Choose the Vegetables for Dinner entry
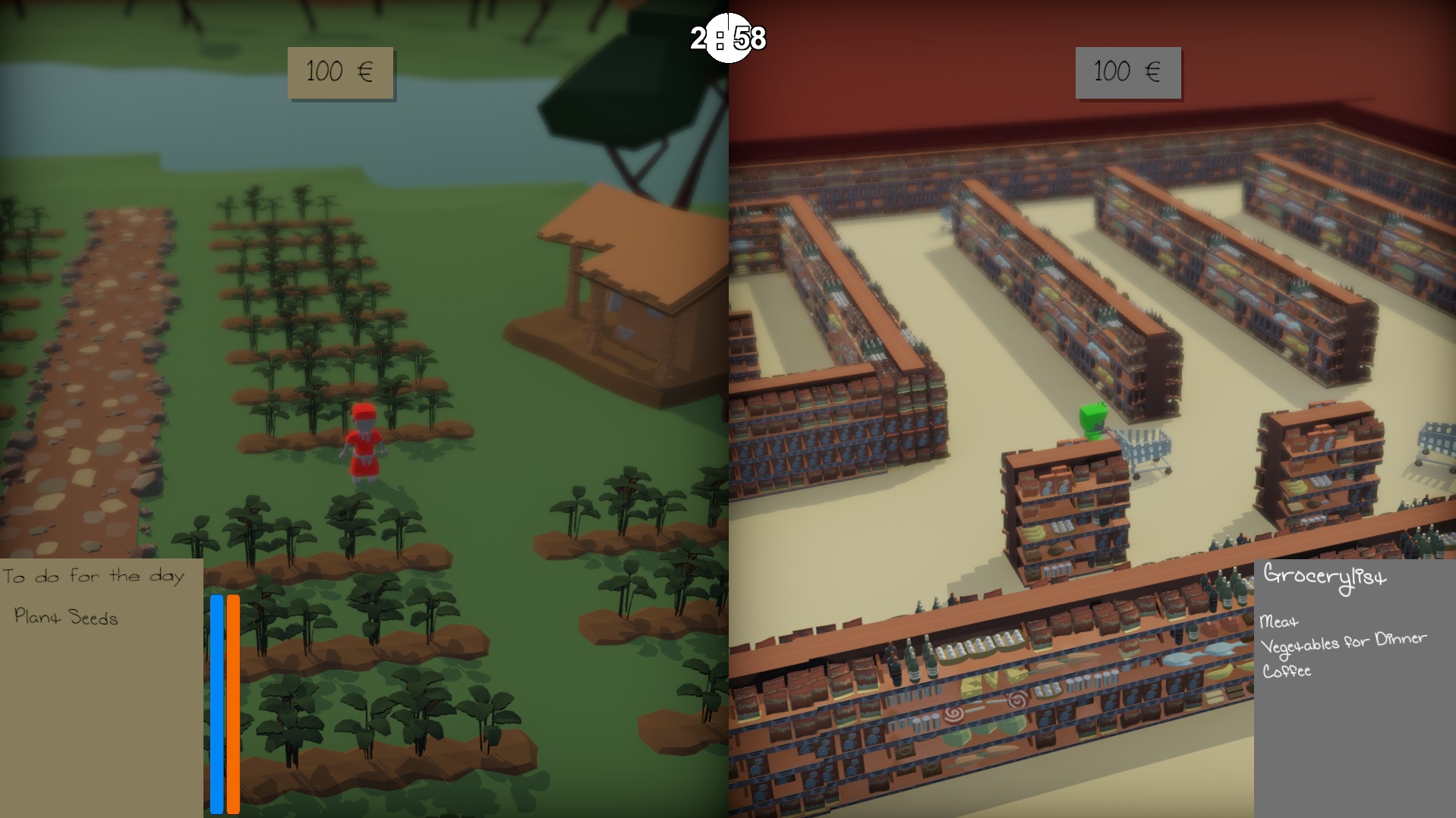 (1343, 644)
